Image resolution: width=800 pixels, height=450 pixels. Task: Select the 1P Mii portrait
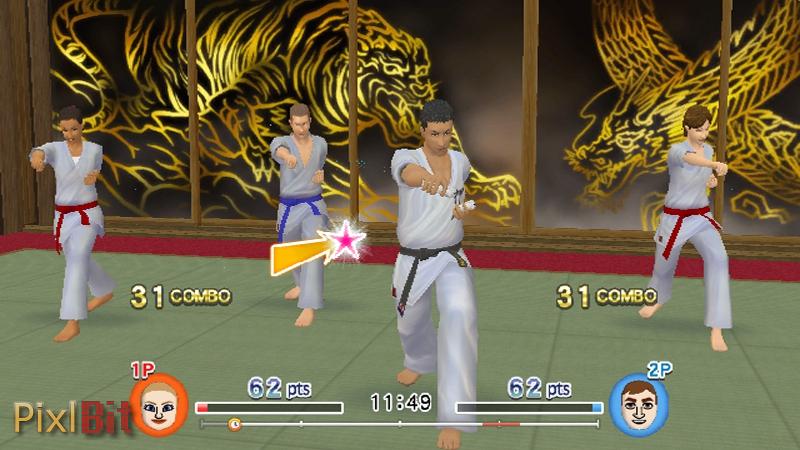(158, 405)
